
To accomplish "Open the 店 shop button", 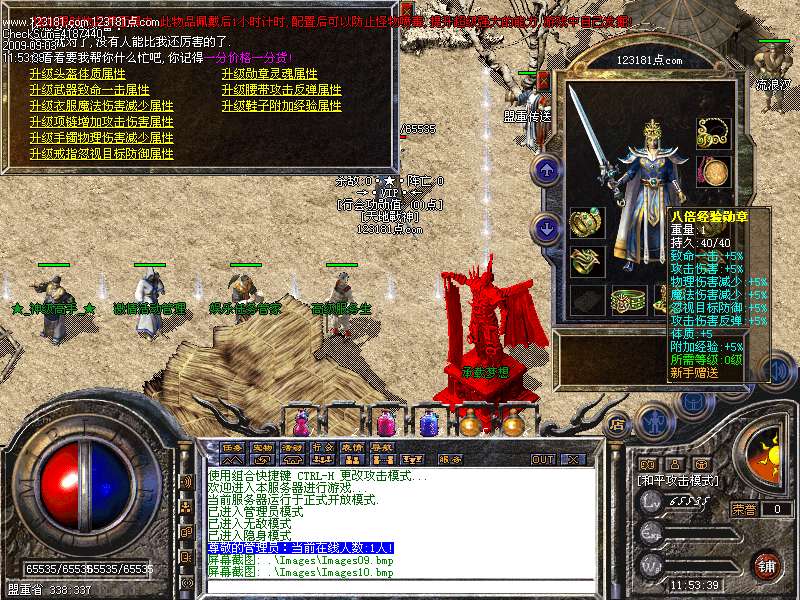I will (x=616, y=424).
